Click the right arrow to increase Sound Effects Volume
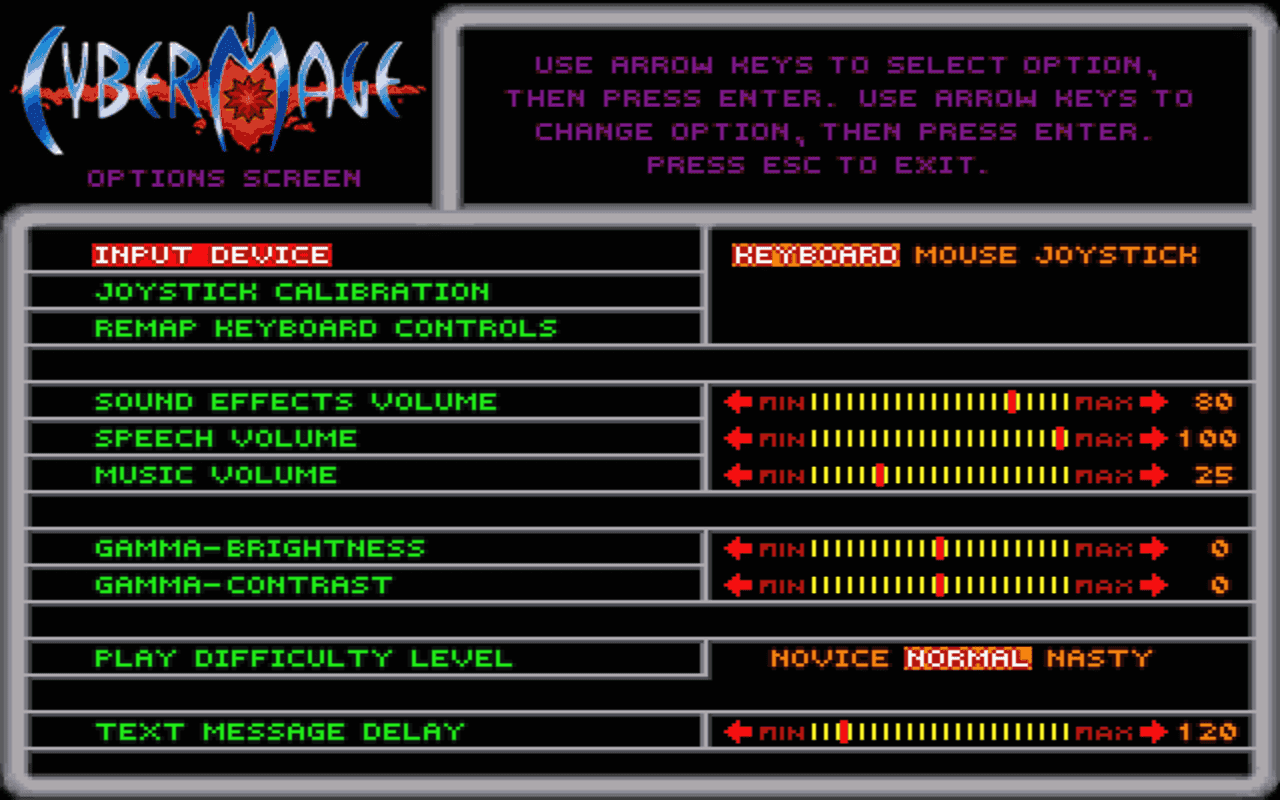 coord(1155,401)
